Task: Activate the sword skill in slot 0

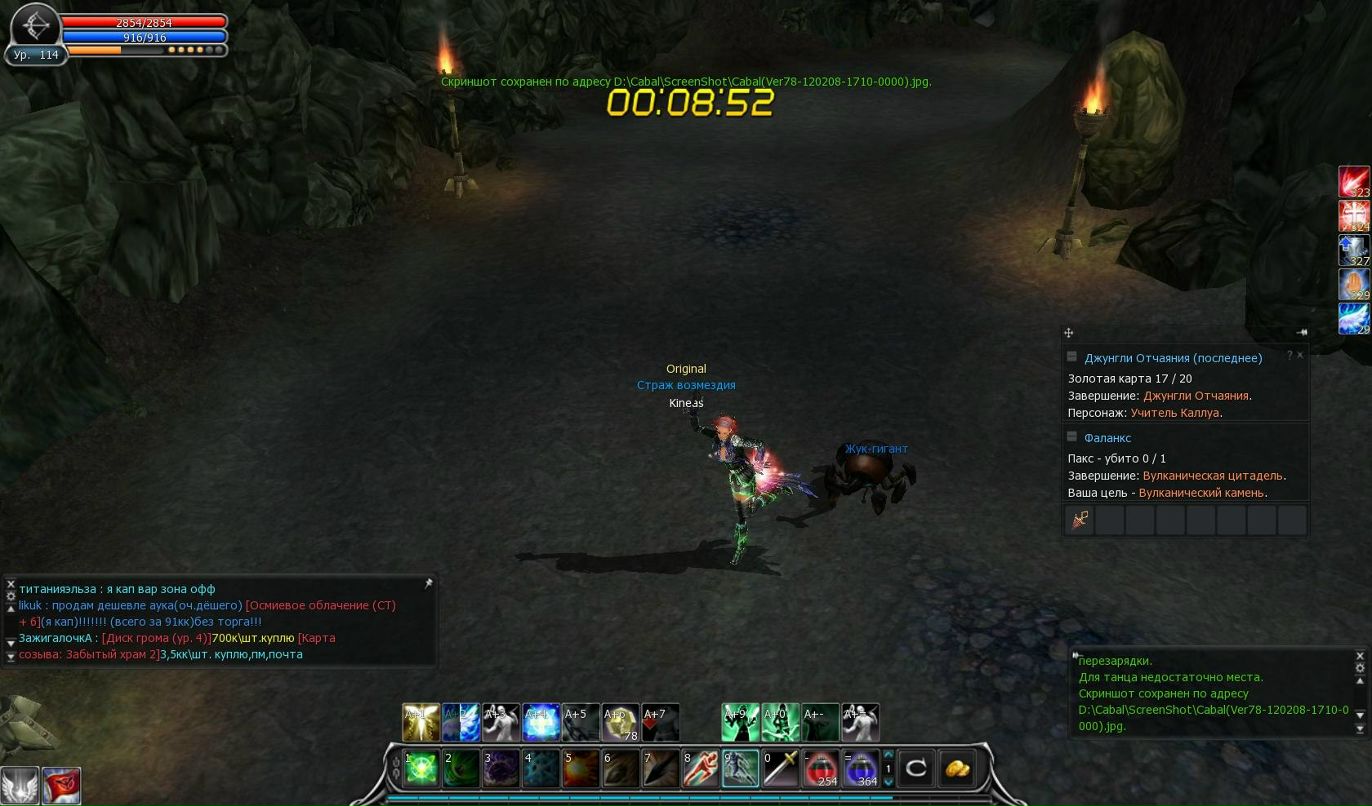Action: [781, 768]
